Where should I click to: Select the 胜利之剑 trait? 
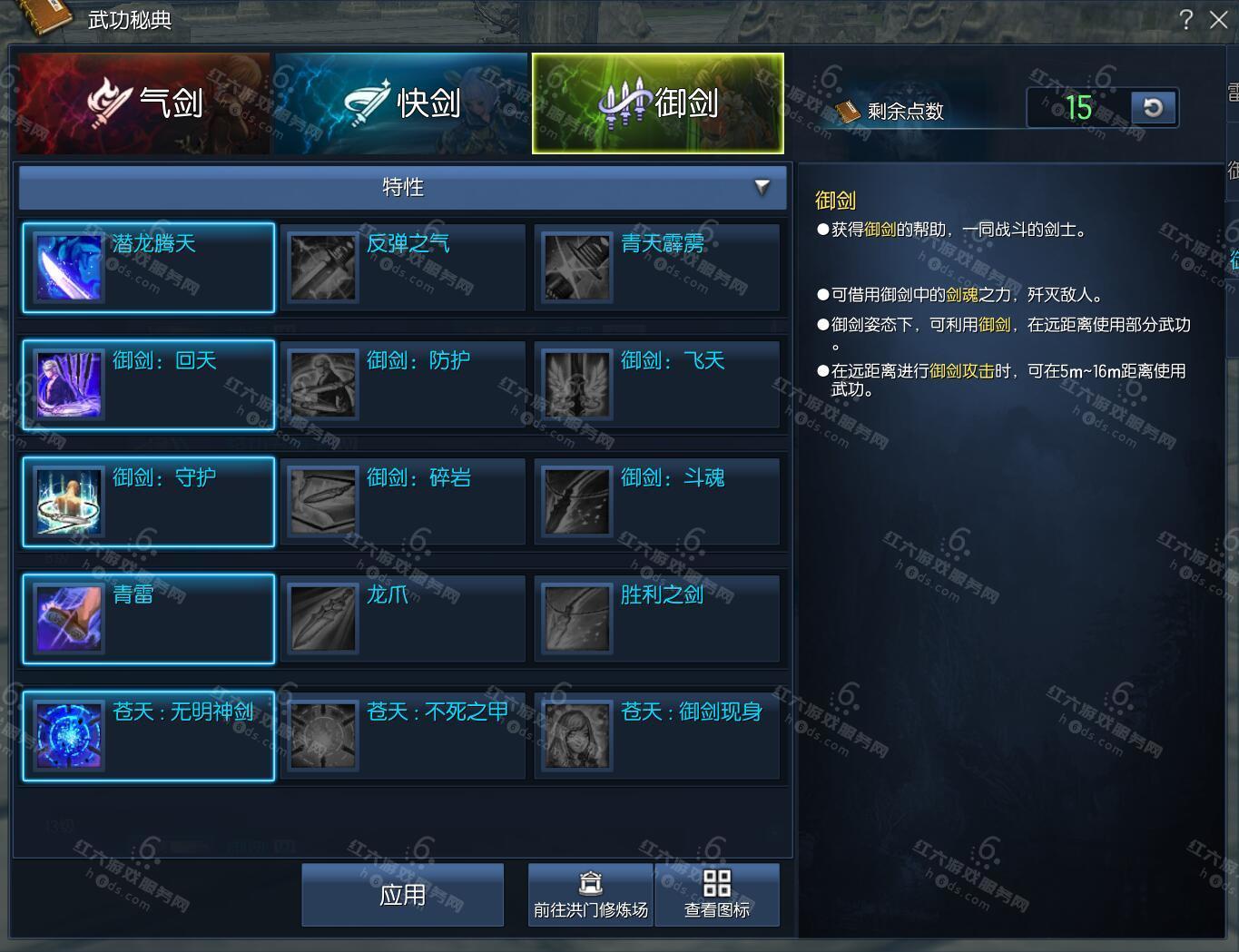click(x=657, y=619)
